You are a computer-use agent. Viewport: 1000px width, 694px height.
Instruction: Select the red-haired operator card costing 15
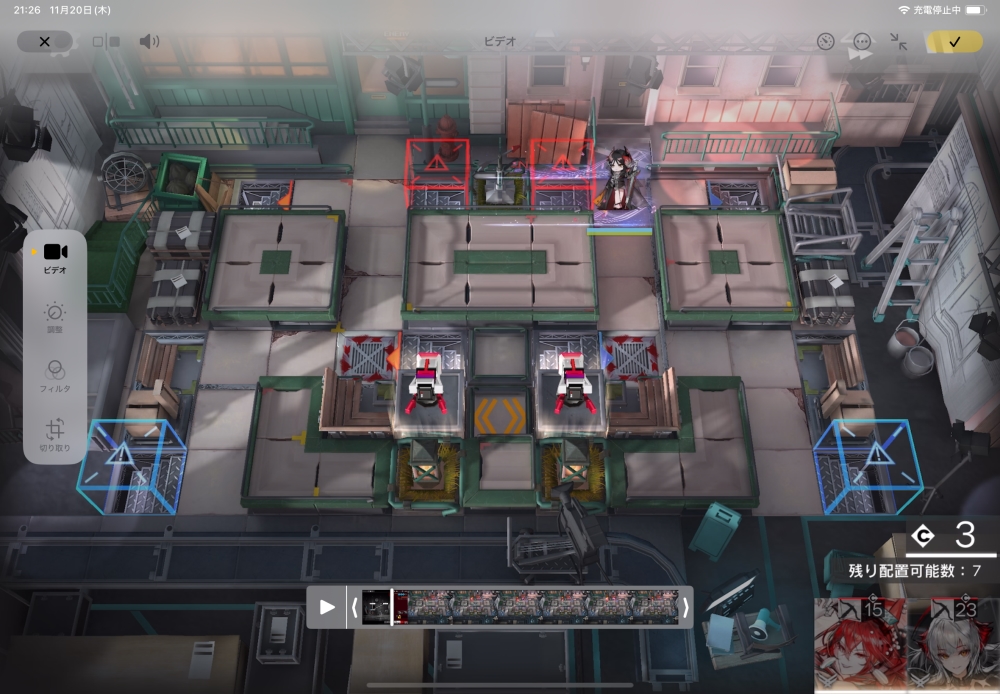click(859, 644)
